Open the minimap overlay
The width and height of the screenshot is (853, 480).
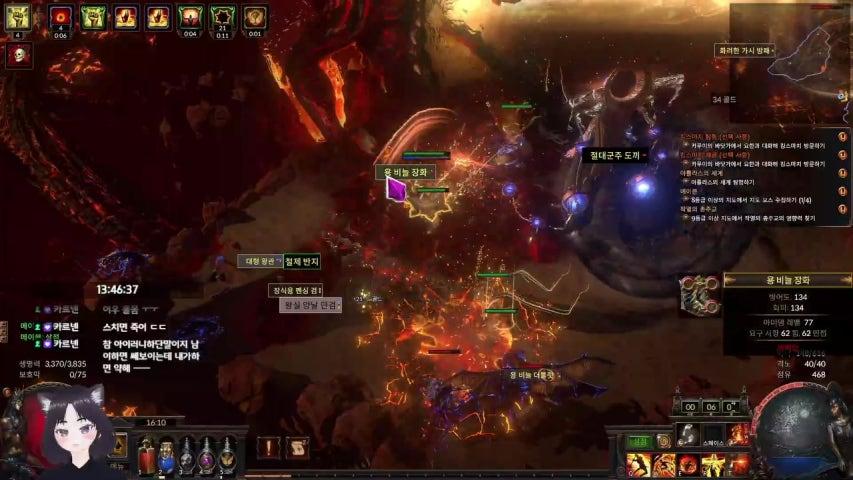(789, 50)
